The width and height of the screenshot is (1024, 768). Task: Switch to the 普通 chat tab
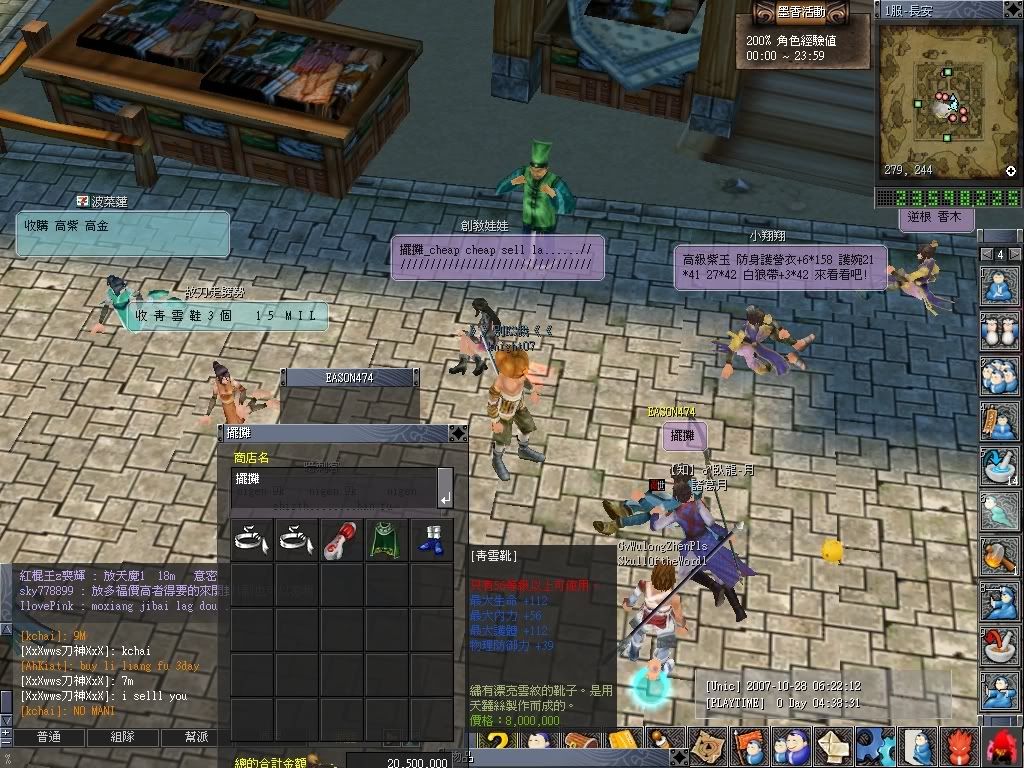point(48,737)
